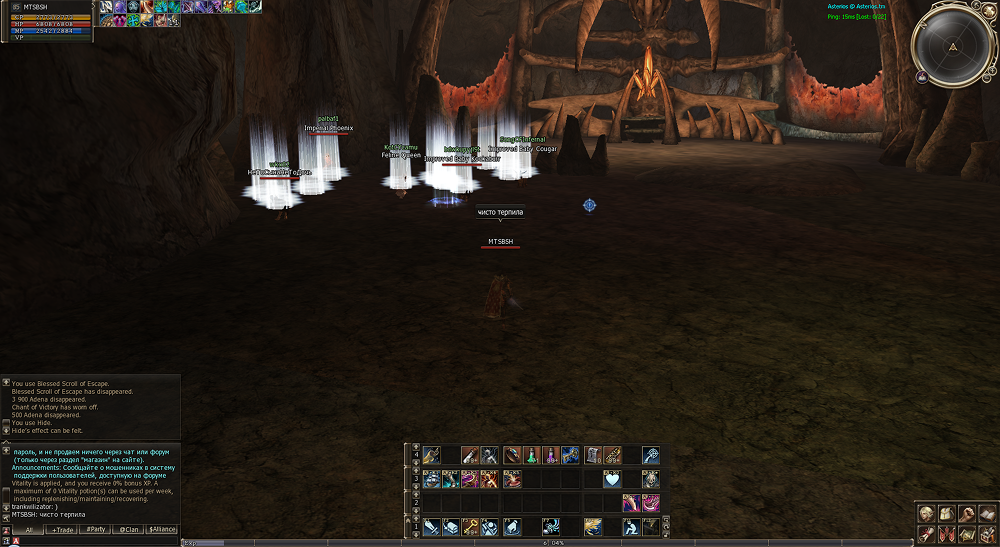Open the book icon beside the minimap
This screenshot has height=547, width=1000.
pos(920,77)
